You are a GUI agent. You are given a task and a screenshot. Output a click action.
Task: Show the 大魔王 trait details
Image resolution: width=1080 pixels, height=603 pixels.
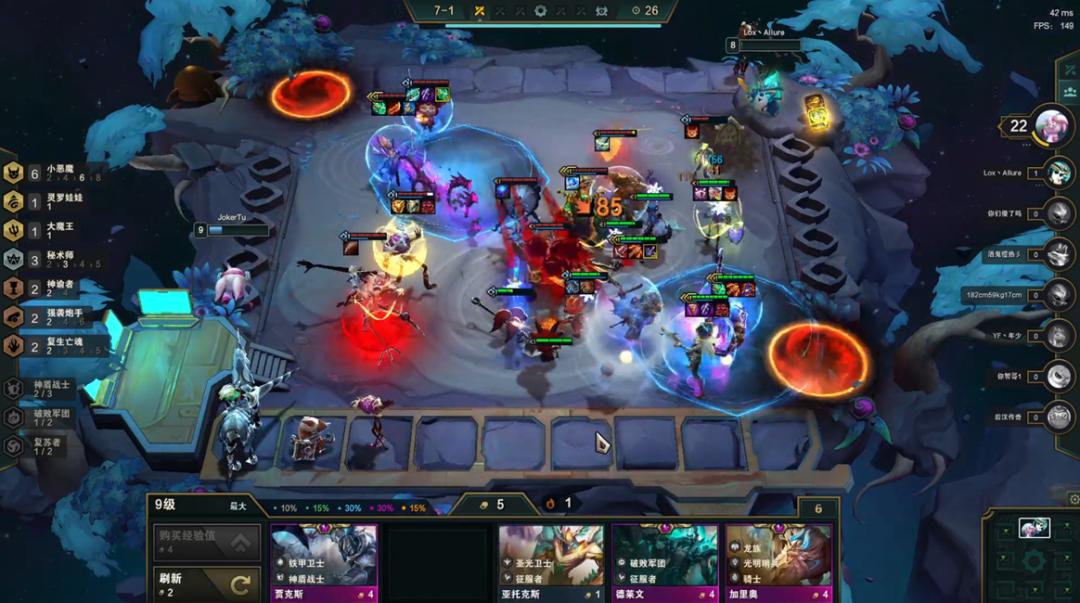(50, 231)
